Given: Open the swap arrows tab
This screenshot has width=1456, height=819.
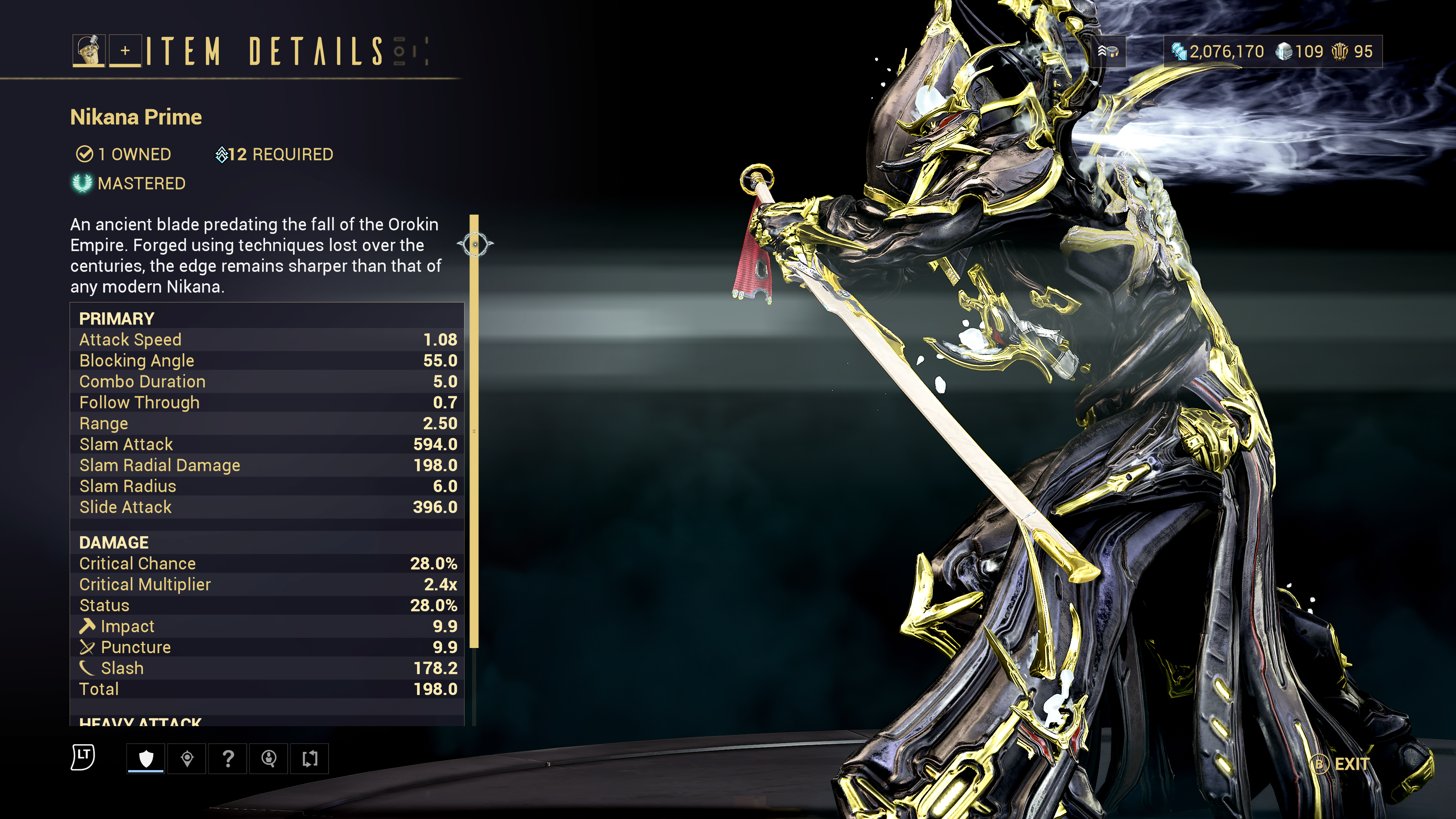Looking at the screenshot, I should pos(310,758).
